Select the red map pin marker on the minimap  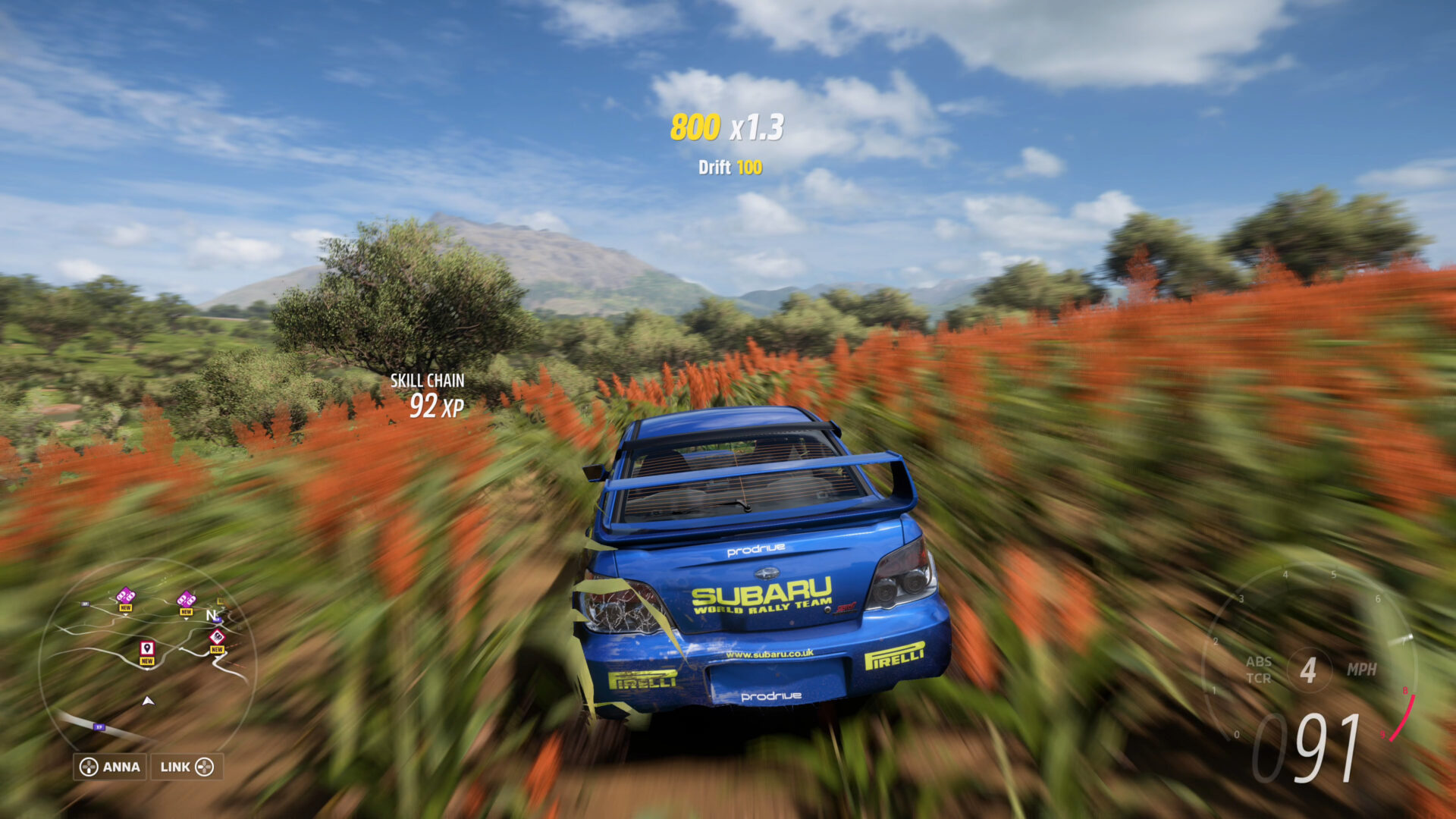(x=146, y=650)
